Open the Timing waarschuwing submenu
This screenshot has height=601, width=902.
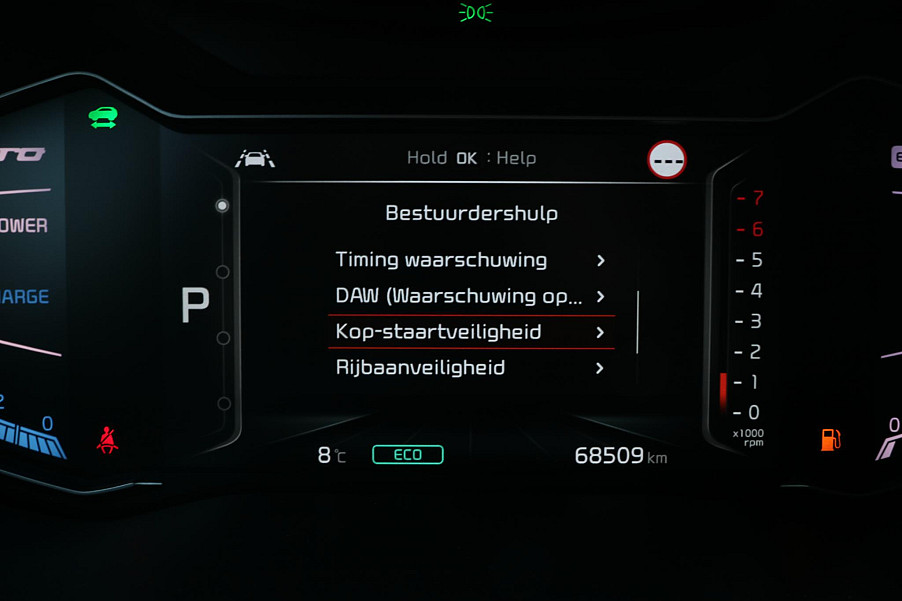[470, 260]
